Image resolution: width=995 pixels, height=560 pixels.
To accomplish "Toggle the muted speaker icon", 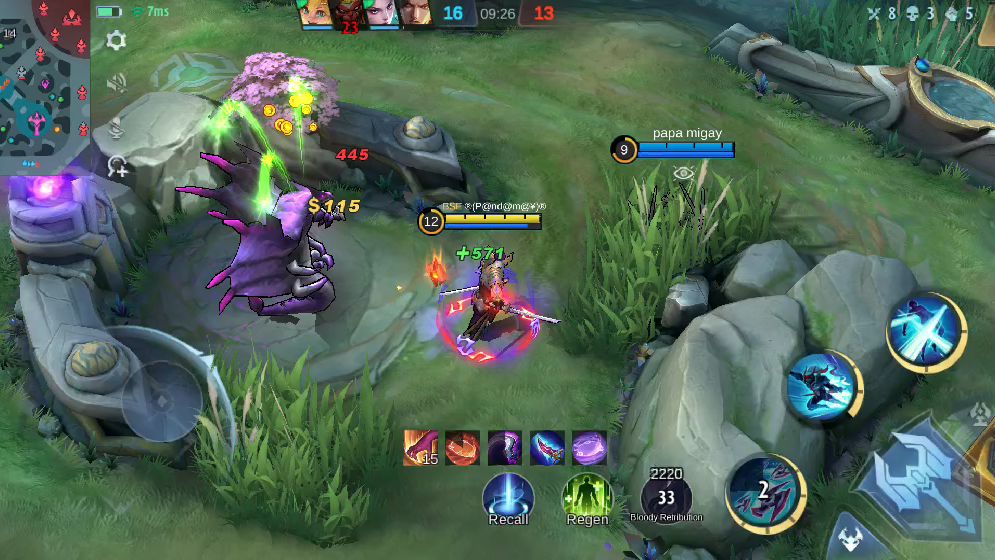I will pos(117,84).
